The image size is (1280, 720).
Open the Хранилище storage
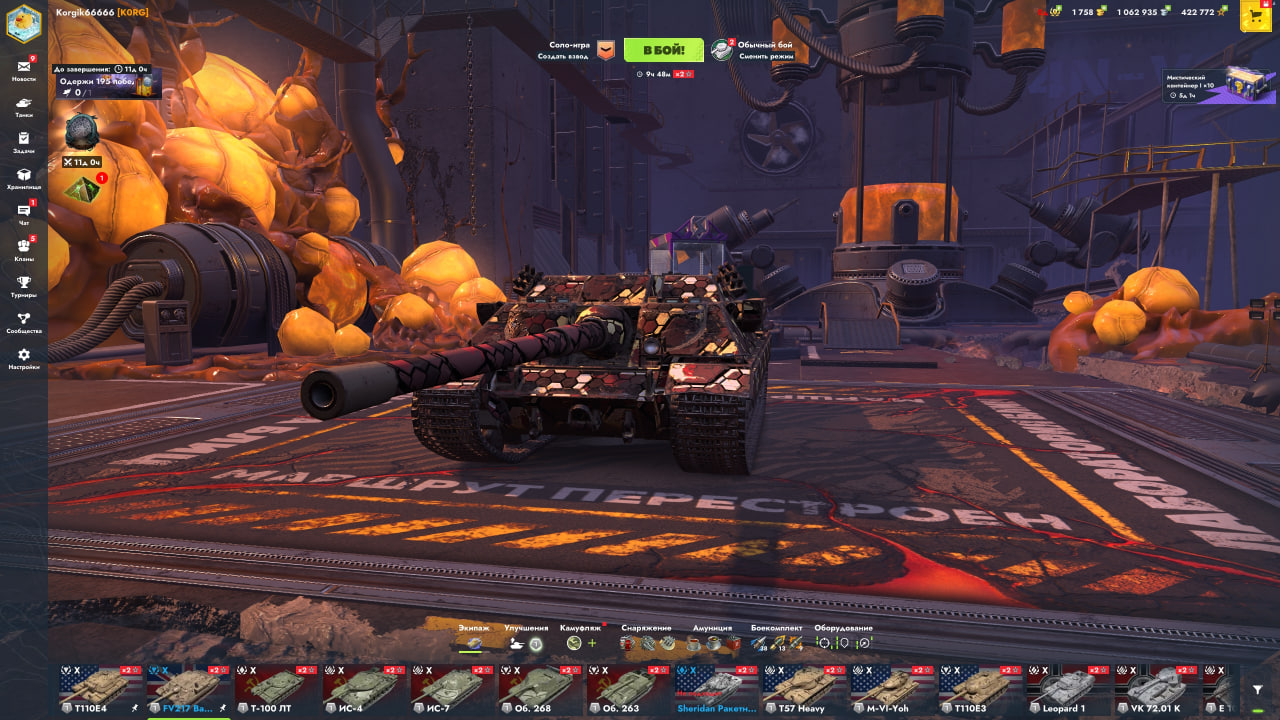24,178
